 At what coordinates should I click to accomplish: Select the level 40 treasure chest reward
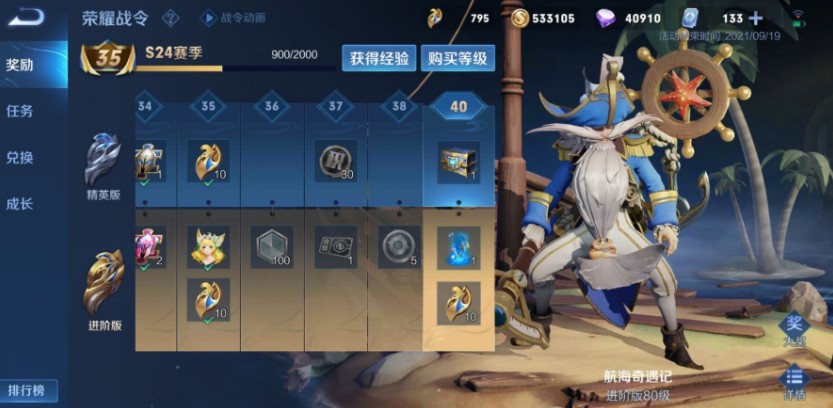(458, 161)
